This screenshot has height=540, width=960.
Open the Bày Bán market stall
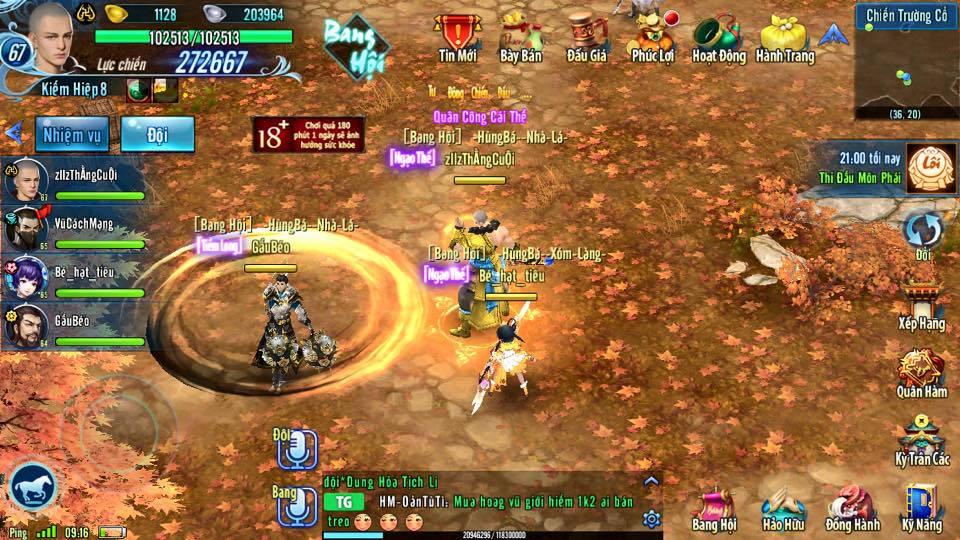pyautogui.click(x=520, y=37)
